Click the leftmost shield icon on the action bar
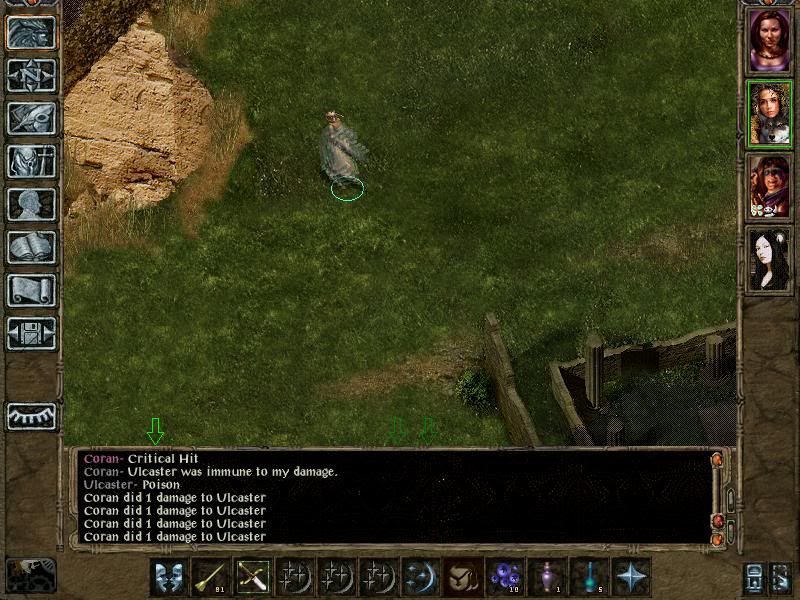This screenshot has width=800, height=600. pyautogui.click(x=169, y=577)
